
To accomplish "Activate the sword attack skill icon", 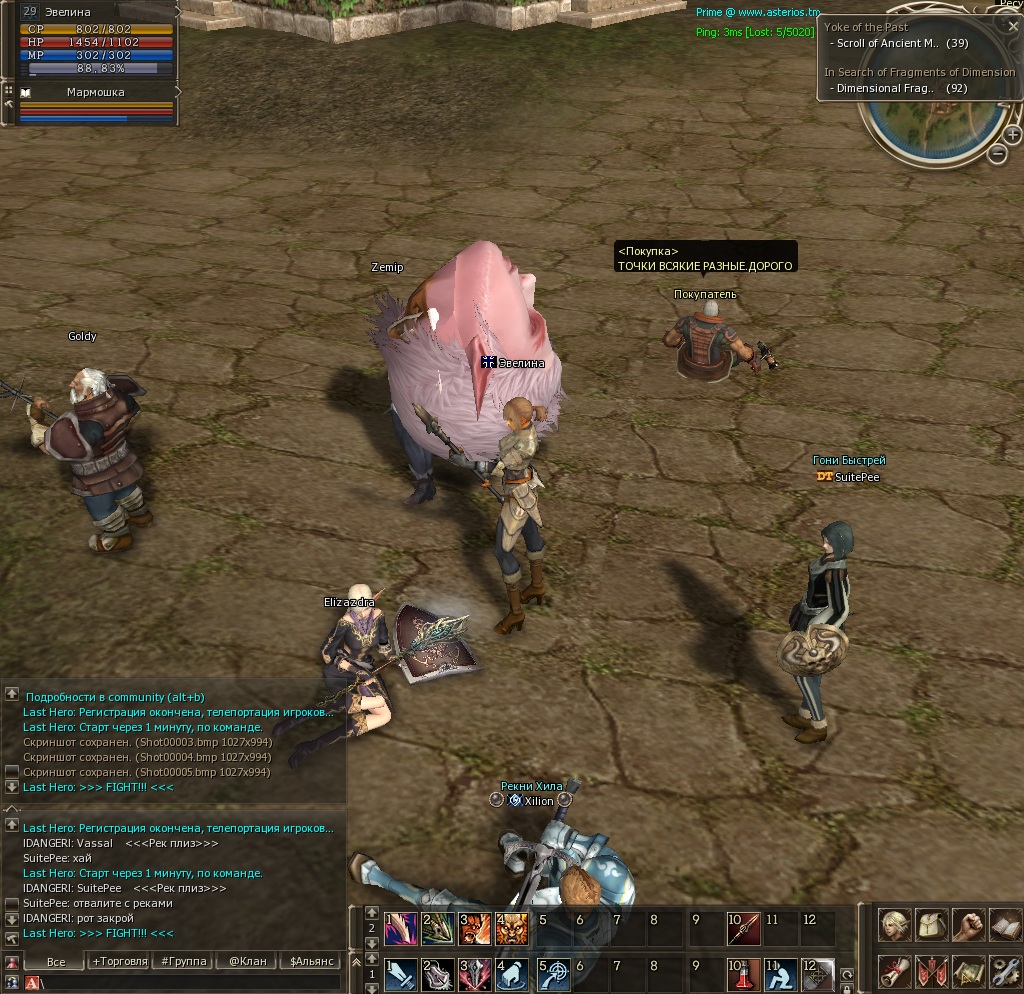I will coord(400,974).
